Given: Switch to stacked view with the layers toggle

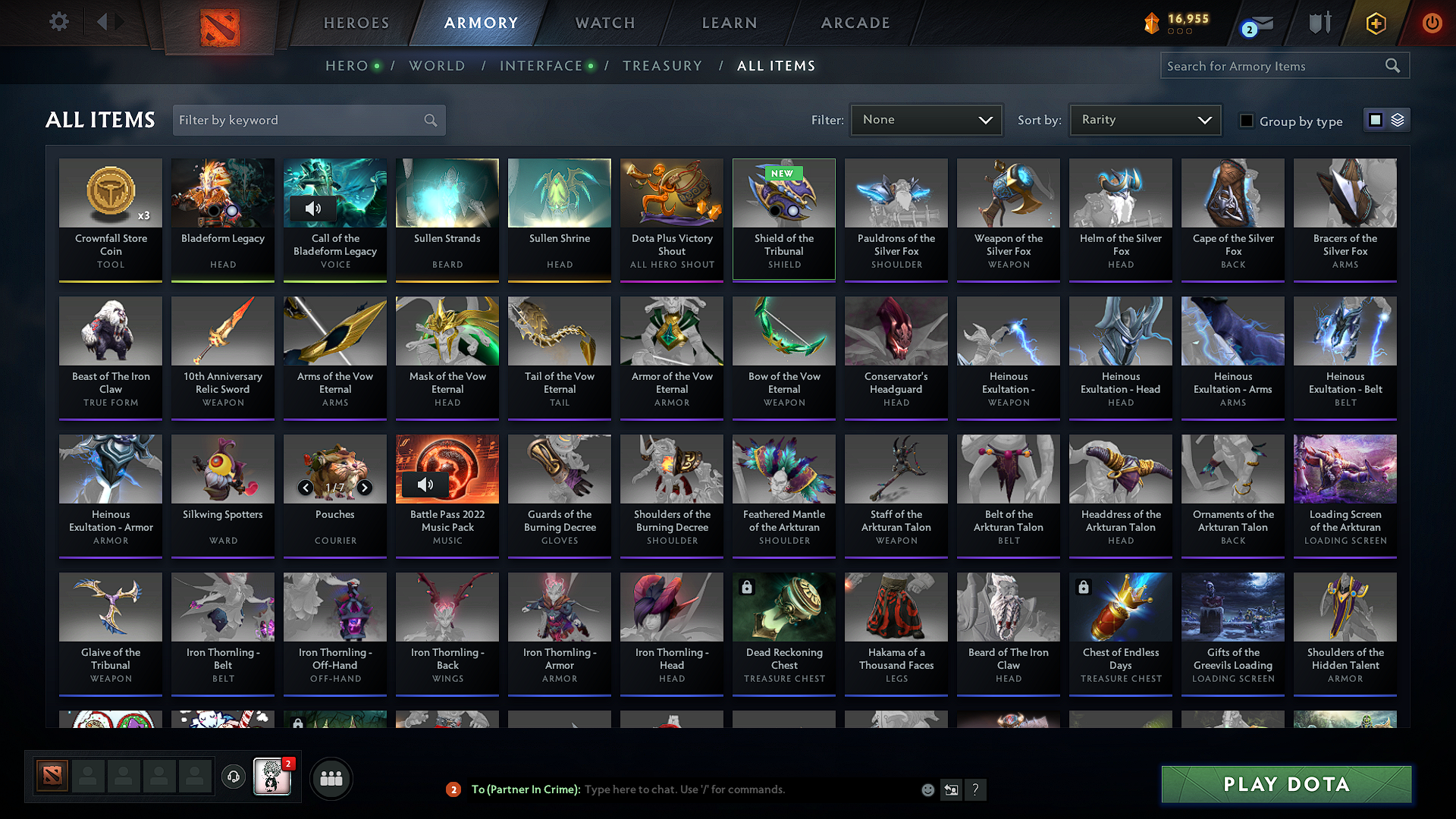Looking at the screenshot, I should click(x=1396, y=120).
